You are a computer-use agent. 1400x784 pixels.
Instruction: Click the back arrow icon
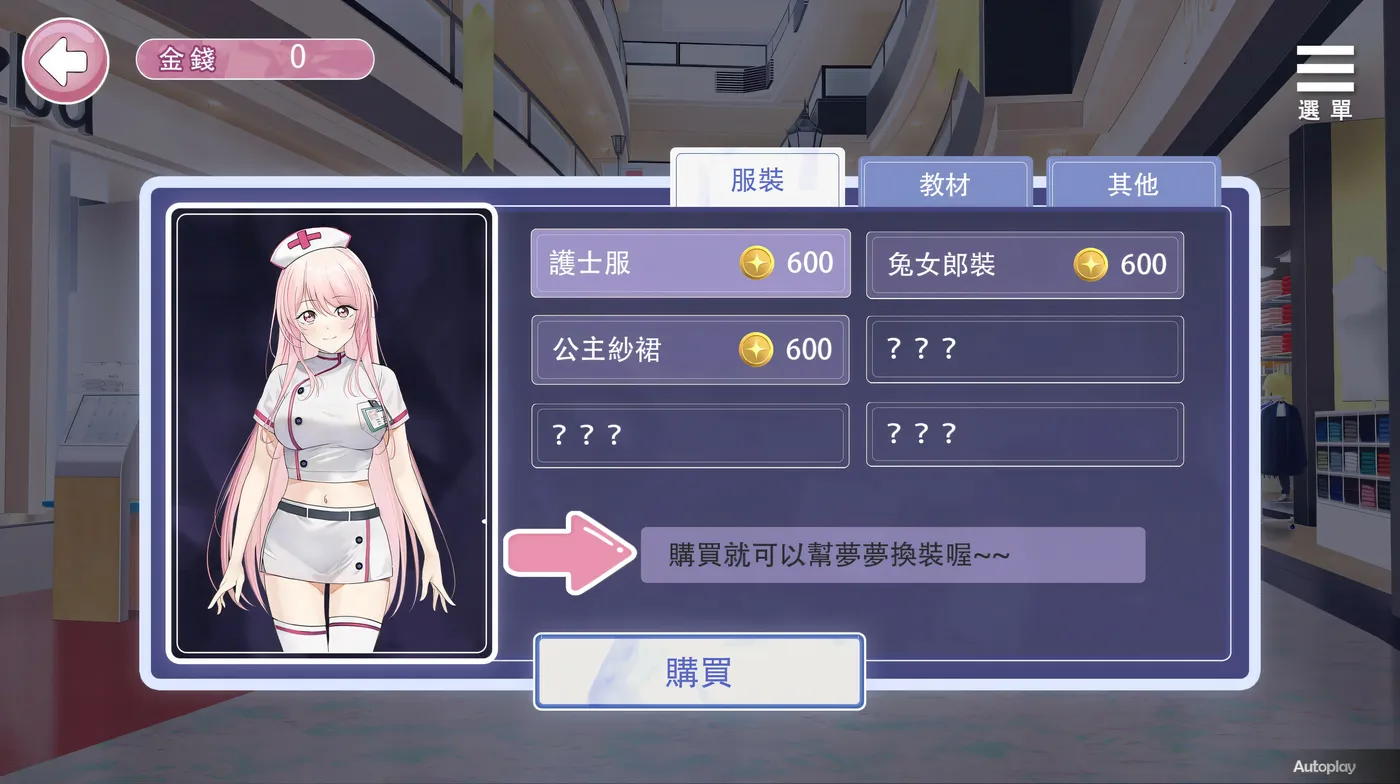[x=65, y=61]
